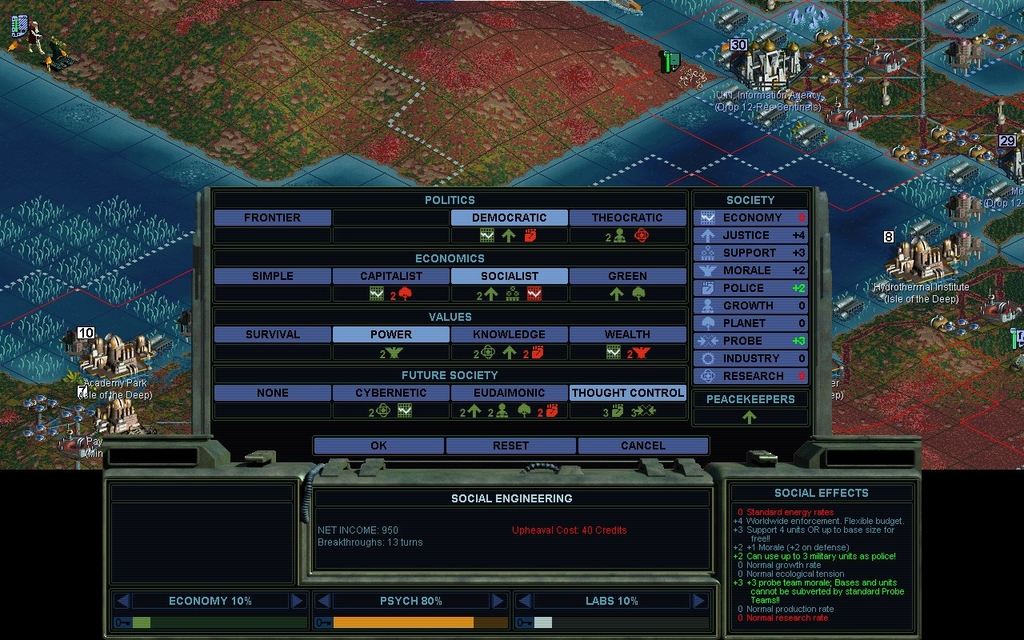Switch politics to Theocratic

627,217
